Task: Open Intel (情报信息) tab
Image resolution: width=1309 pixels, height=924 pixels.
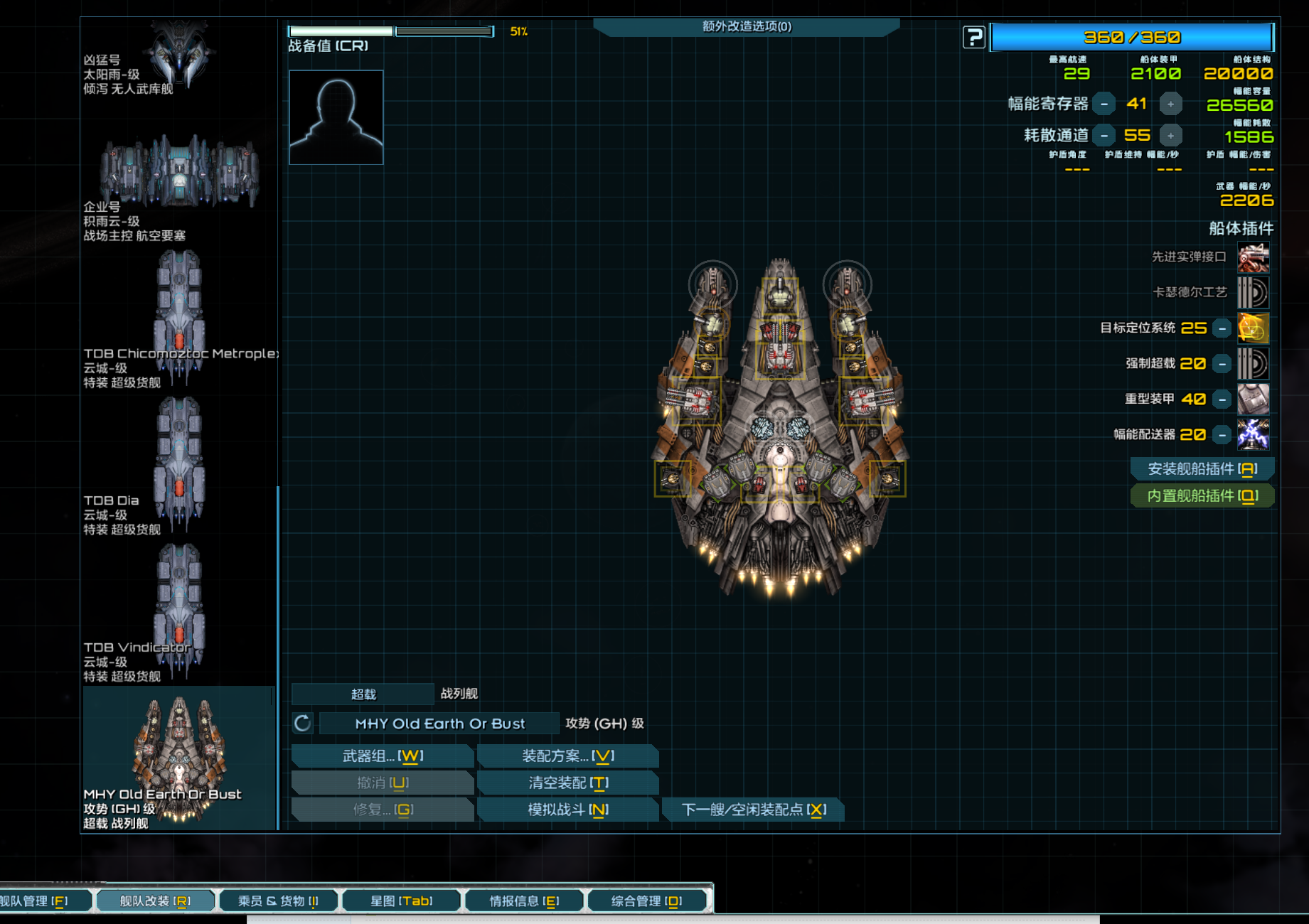Action: point(524,901)
